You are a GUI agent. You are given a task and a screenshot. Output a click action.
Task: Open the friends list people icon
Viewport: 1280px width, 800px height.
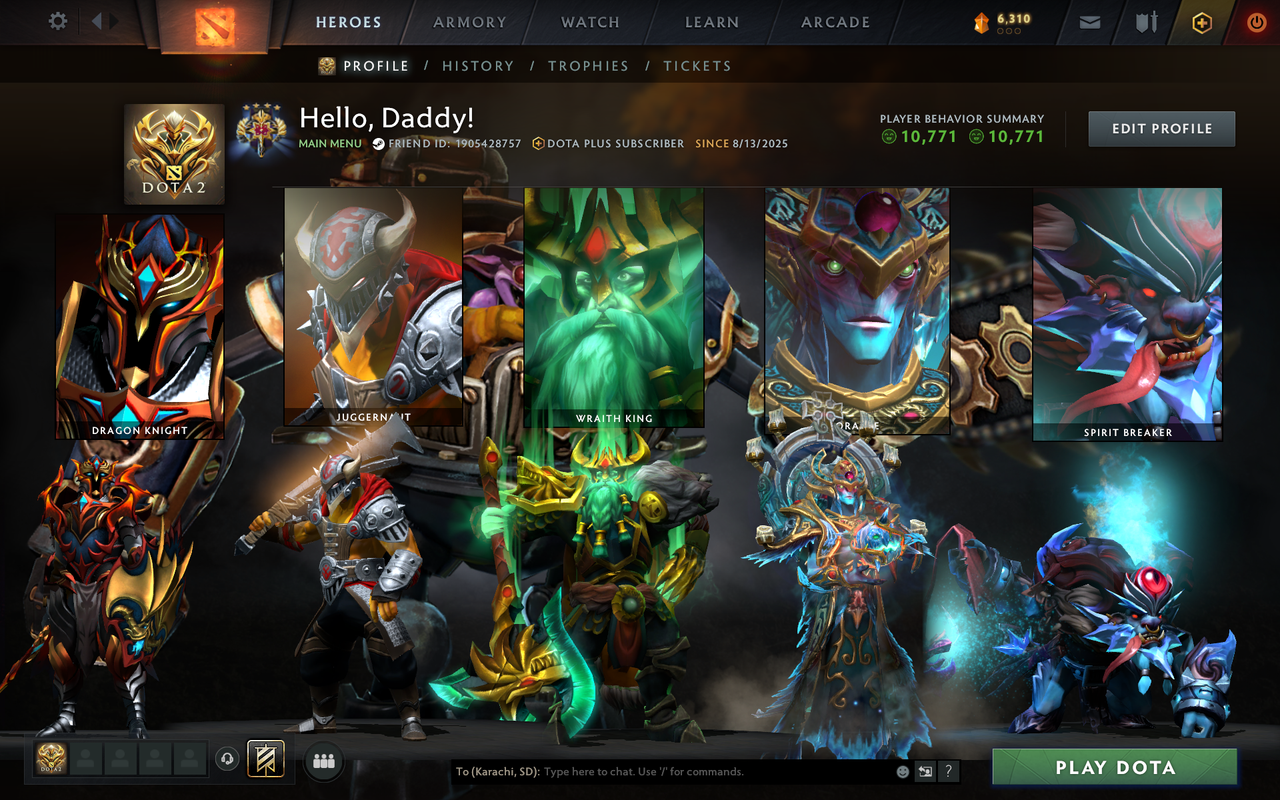(322, 760)
